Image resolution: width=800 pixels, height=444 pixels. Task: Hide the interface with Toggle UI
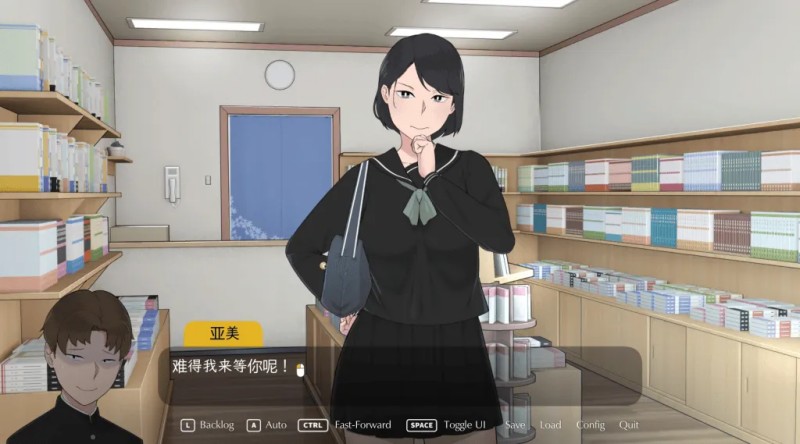467,425
